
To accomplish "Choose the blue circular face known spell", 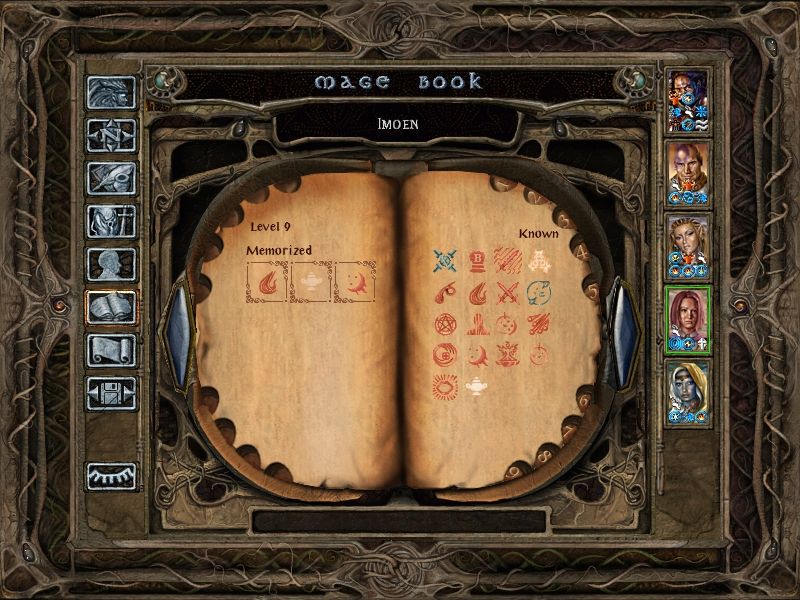I will click(538, 293).
